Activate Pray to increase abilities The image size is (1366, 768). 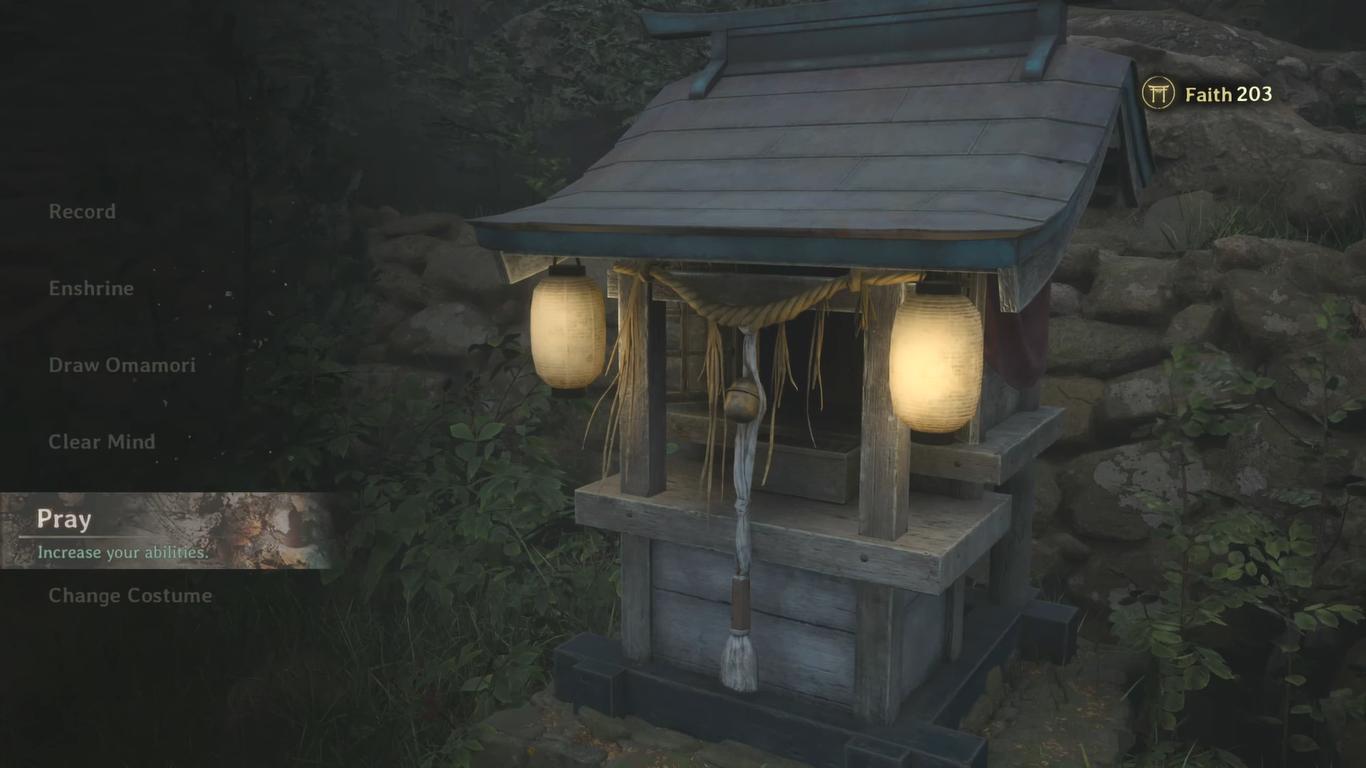coord(64,520)
